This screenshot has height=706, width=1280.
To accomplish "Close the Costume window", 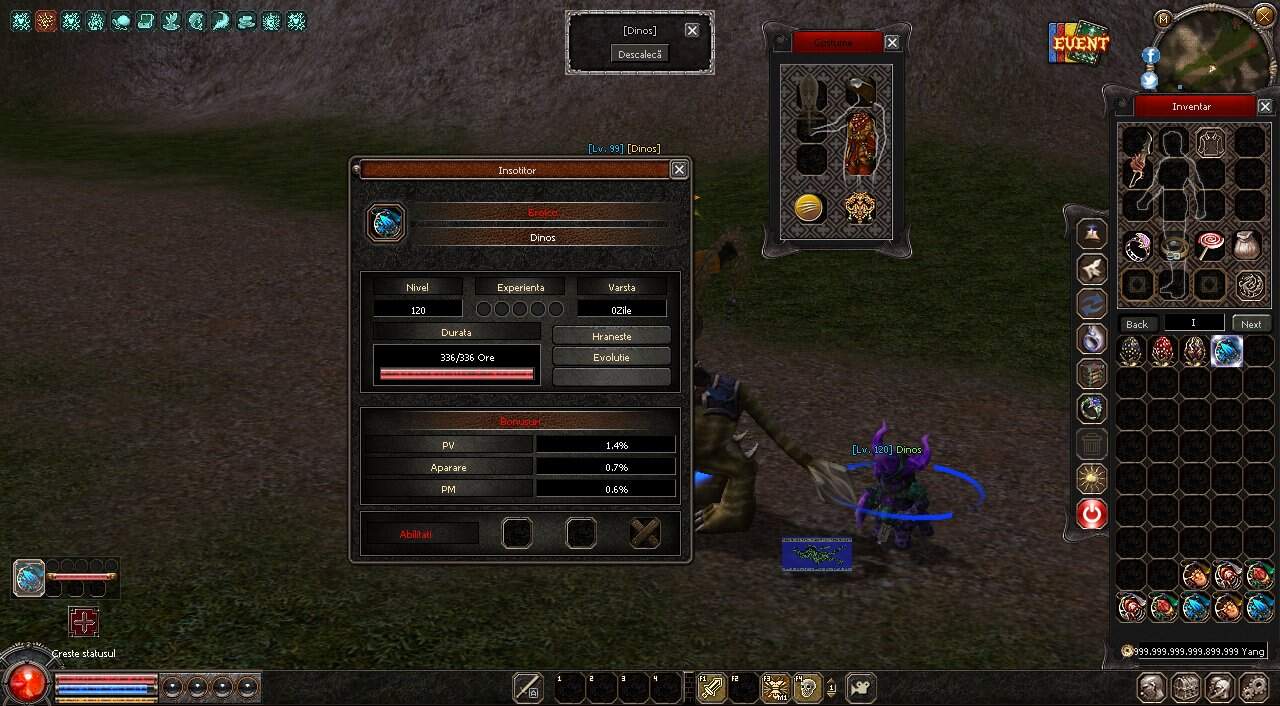I will coord(892,43).
